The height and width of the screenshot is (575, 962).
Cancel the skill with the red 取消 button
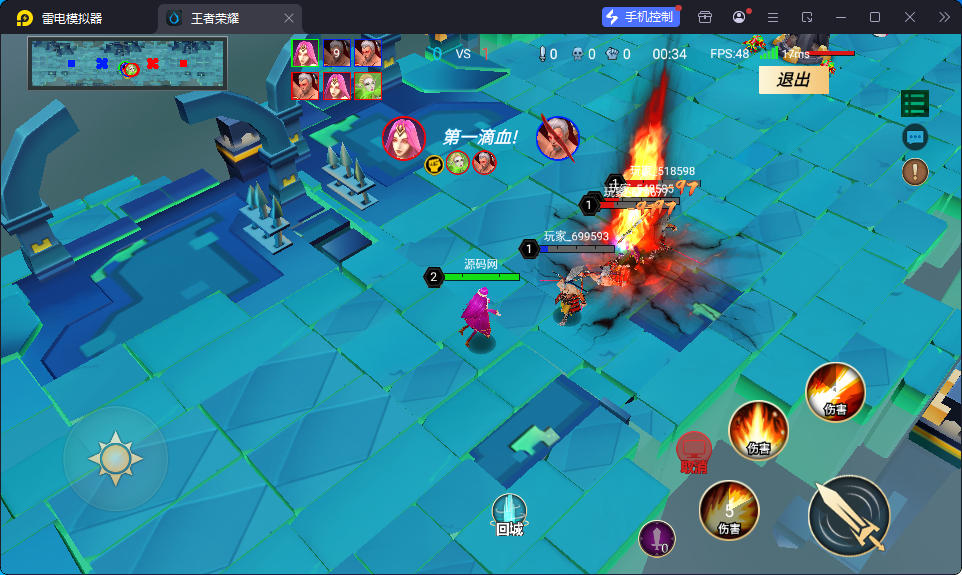[693, 451]
